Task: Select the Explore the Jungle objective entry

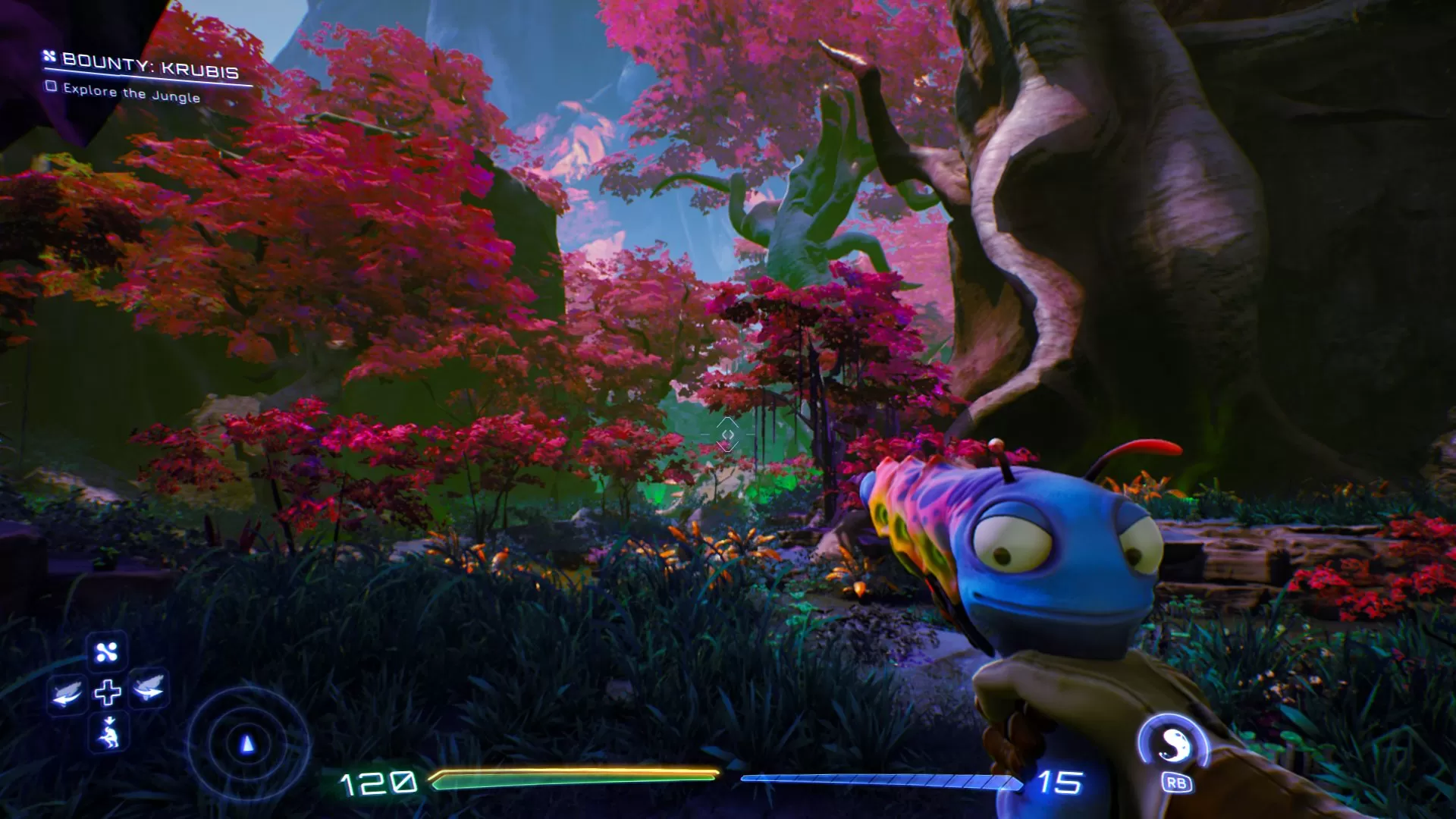Action: pyautogui.click(x=133, y=93)
